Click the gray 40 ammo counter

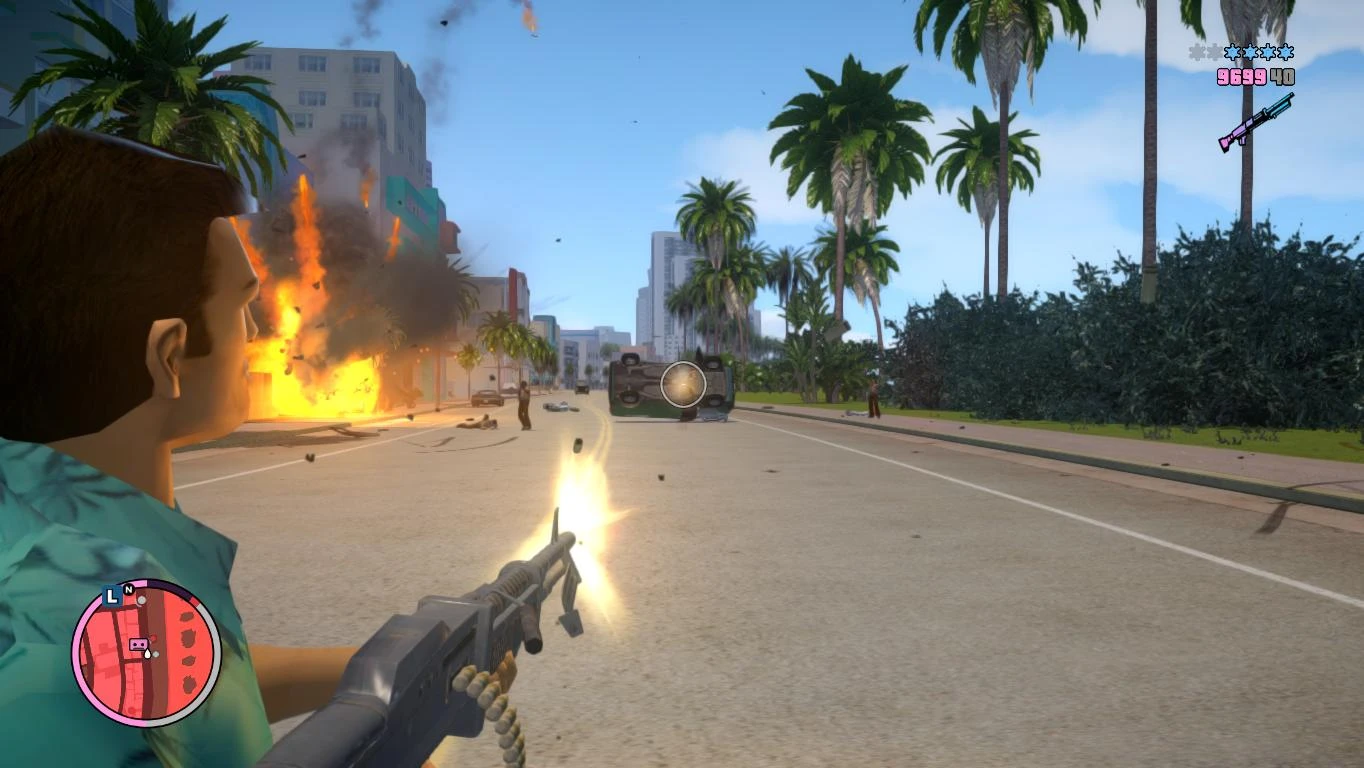(1283, 76)
